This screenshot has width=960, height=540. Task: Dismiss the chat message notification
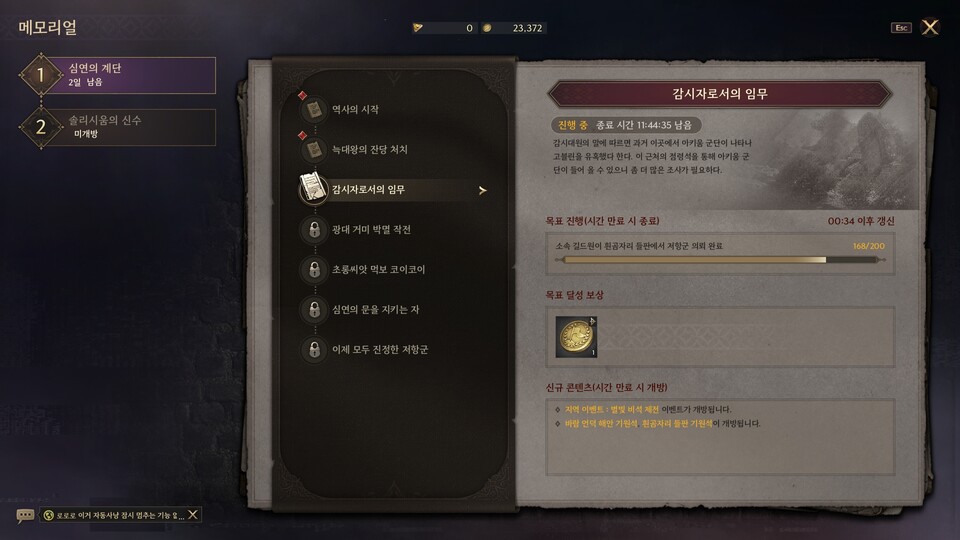pos(193,514)
